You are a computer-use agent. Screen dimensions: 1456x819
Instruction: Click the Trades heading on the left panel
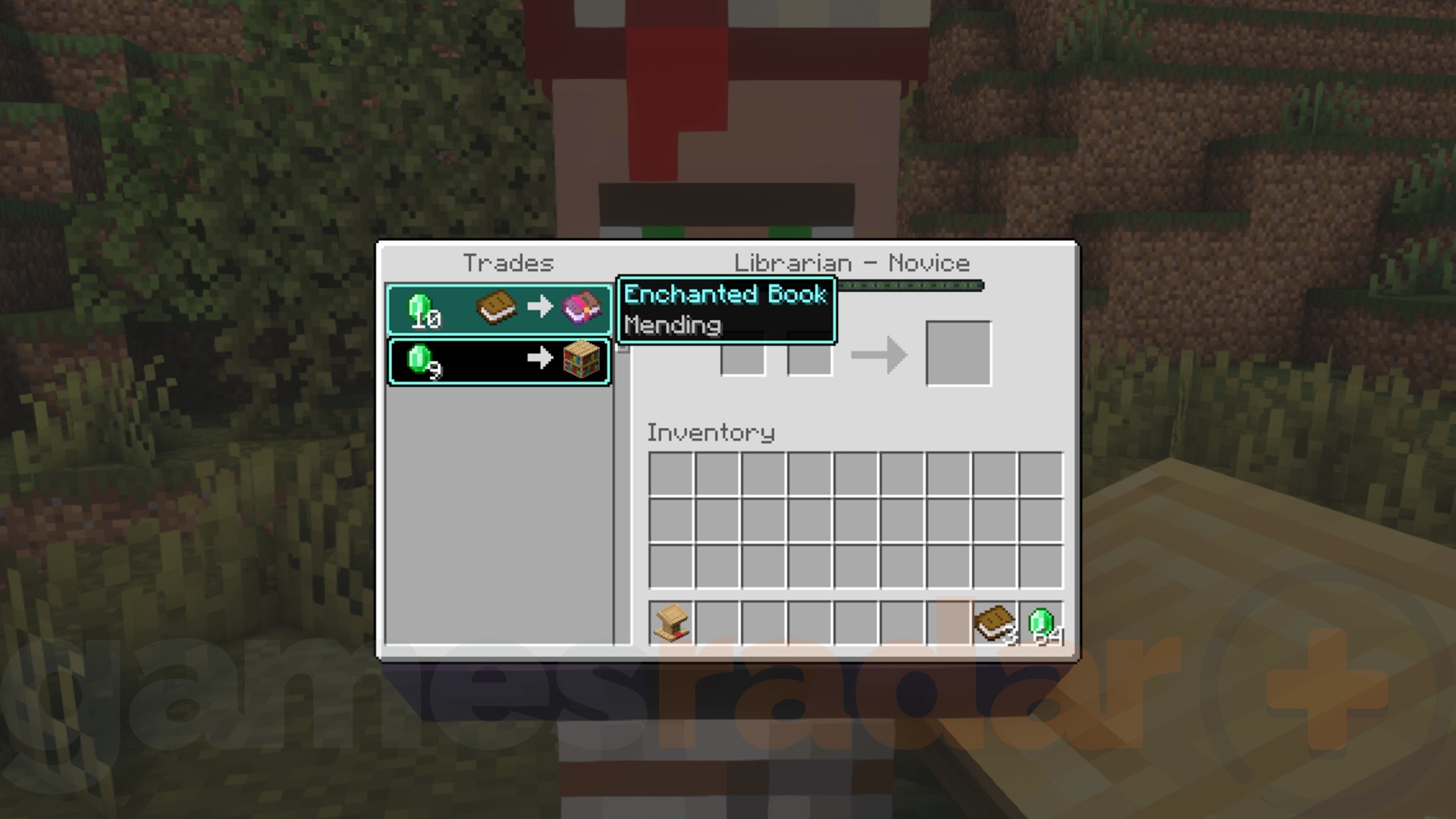point(509,263)
